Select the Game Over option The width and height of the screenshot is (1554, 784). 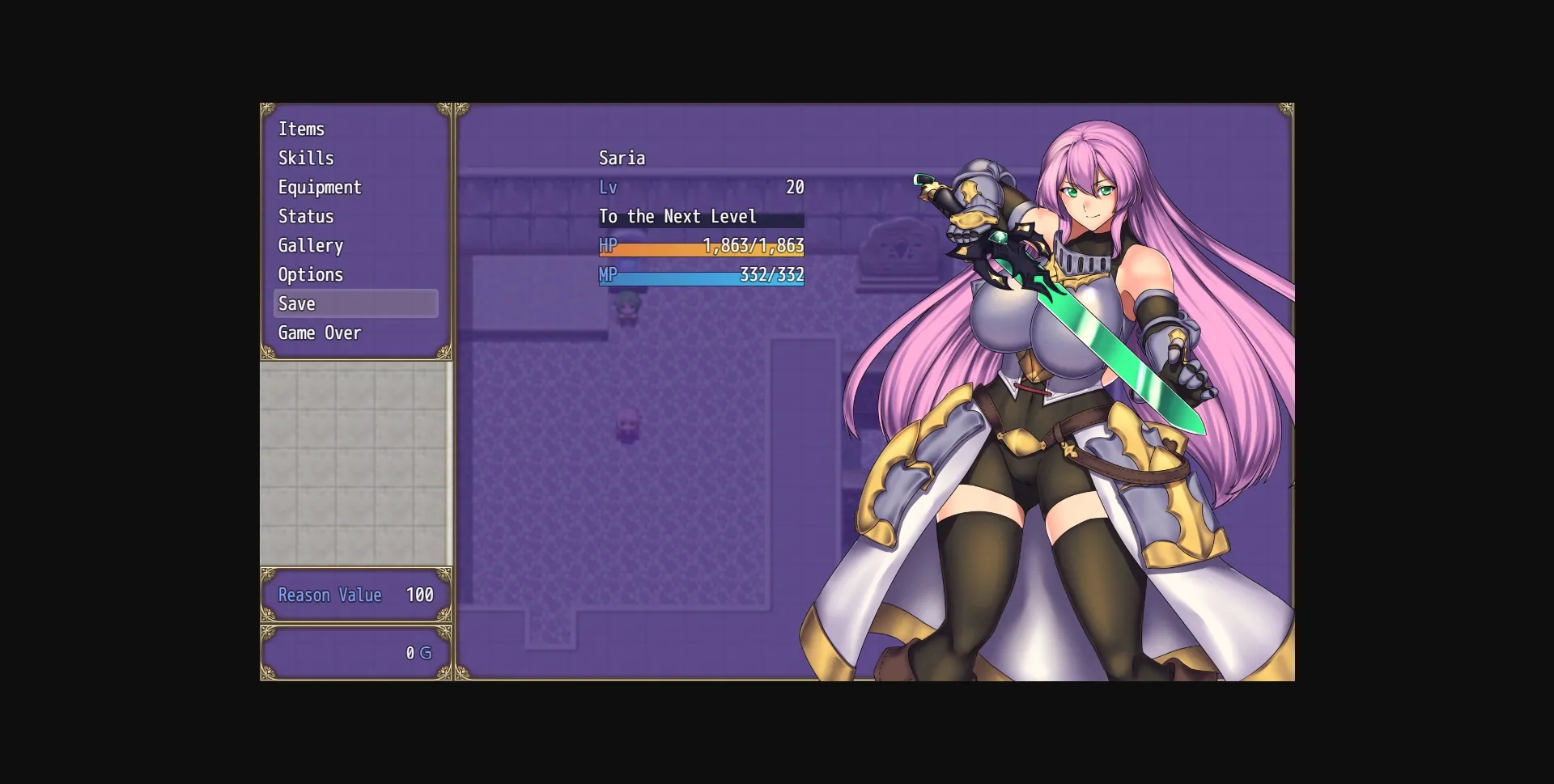319,333
